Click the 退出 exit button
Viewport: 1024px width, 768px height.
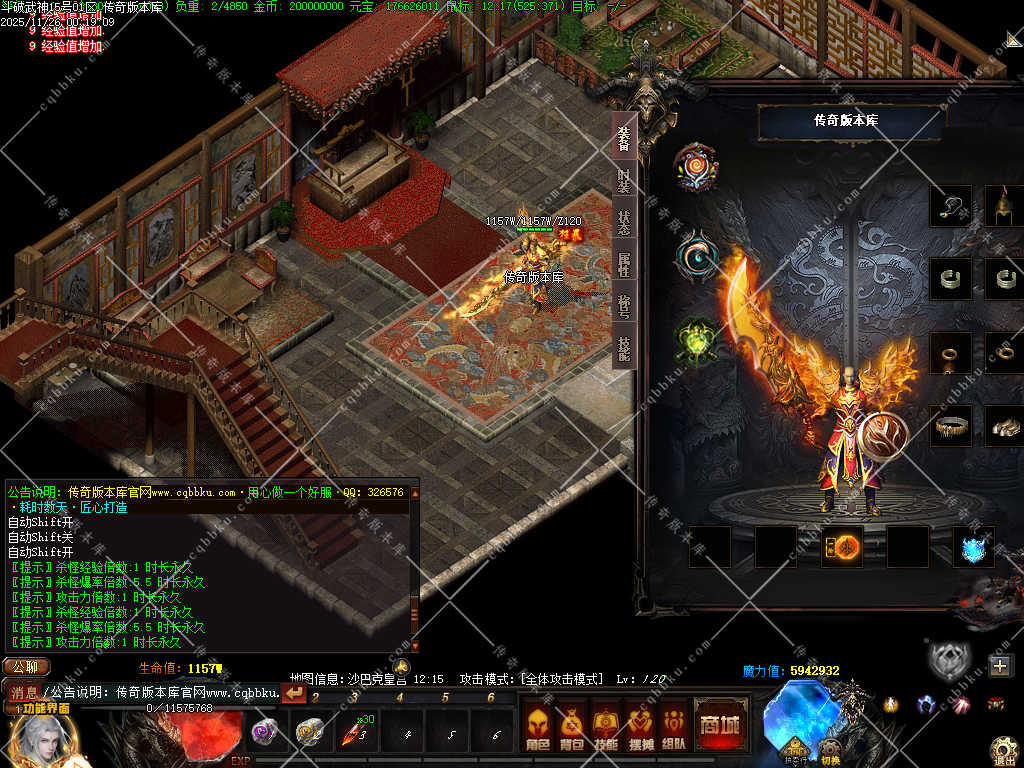pos(1004,750)
